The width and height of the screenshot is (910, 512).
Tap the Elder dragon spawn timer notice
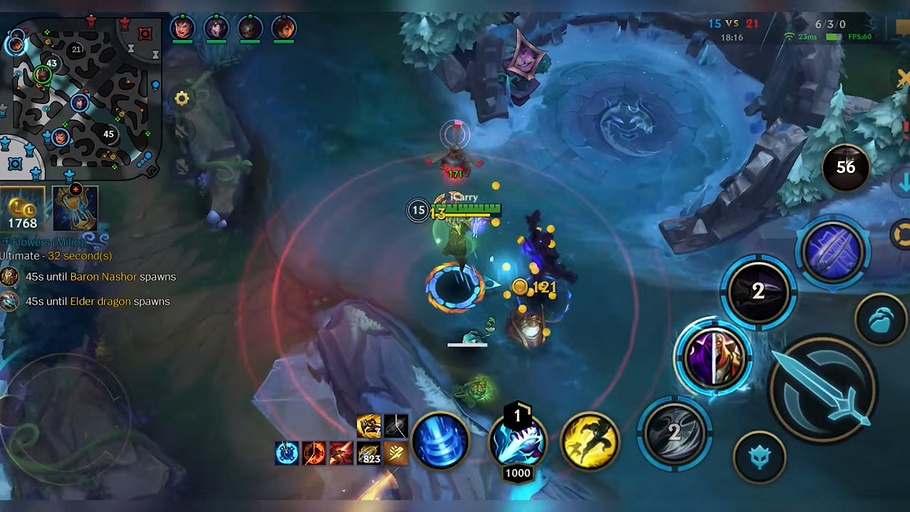[96, 301]
